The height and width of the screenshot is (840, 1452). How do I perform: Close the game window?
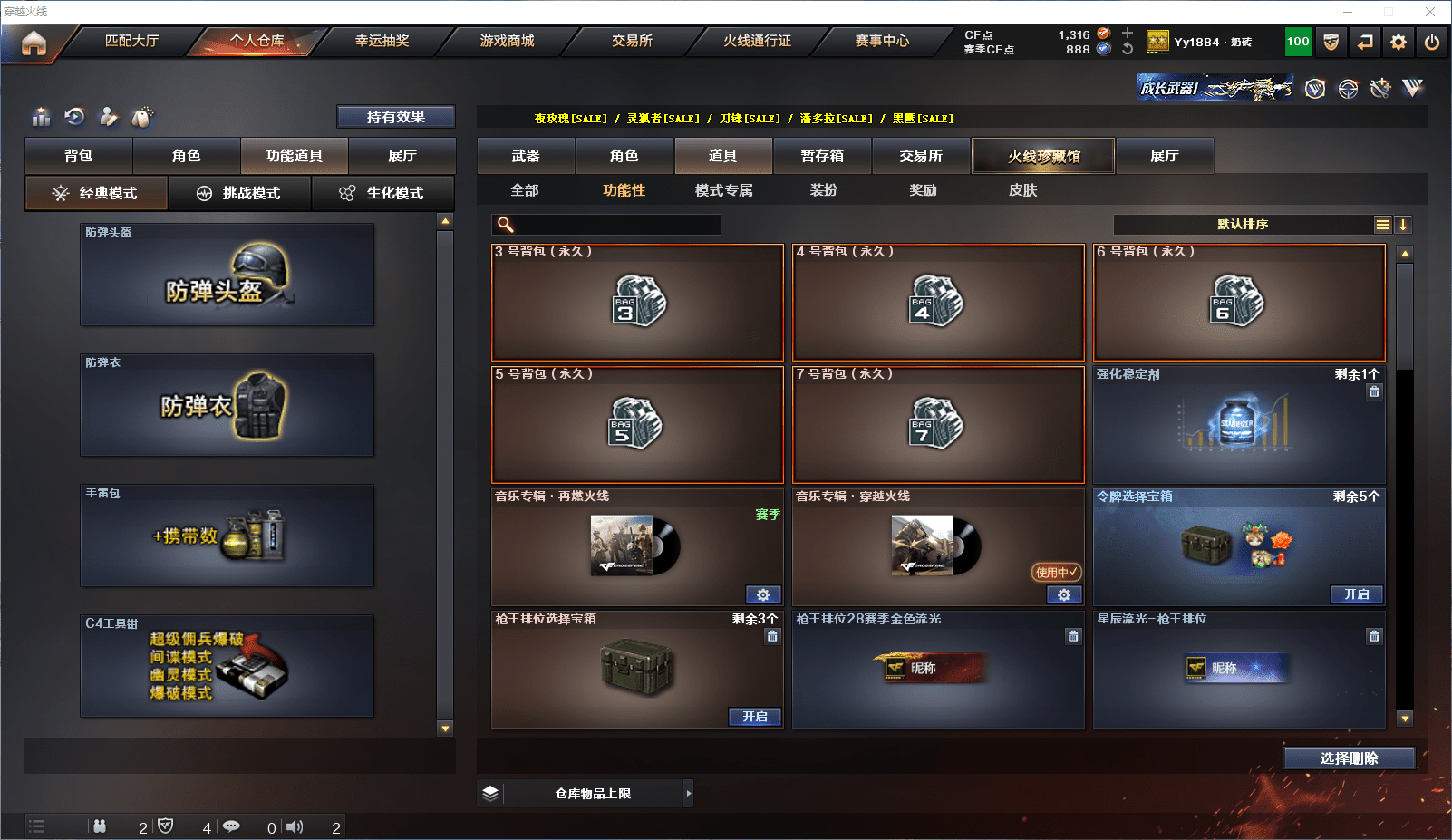coord(1430,12)
